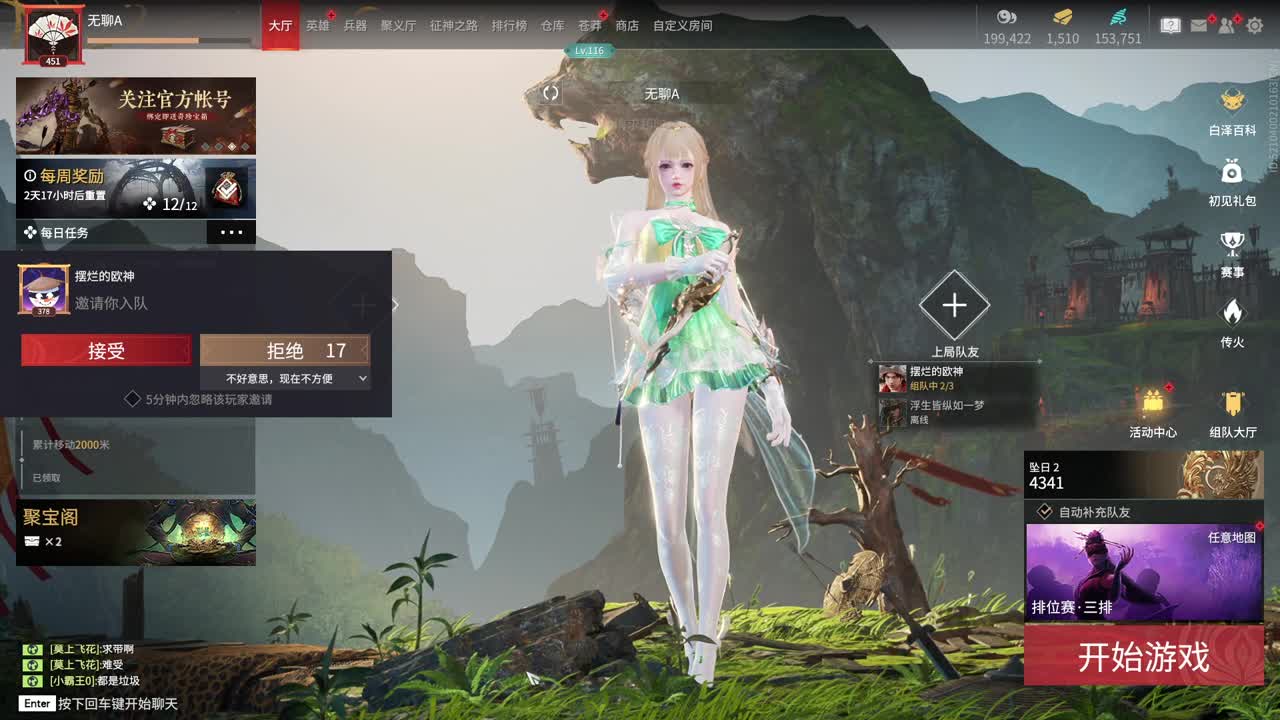This screenshot has height=720, width=1280.
Task: Open the 初见礼包 gift pack
Action: click(1232, 182)
